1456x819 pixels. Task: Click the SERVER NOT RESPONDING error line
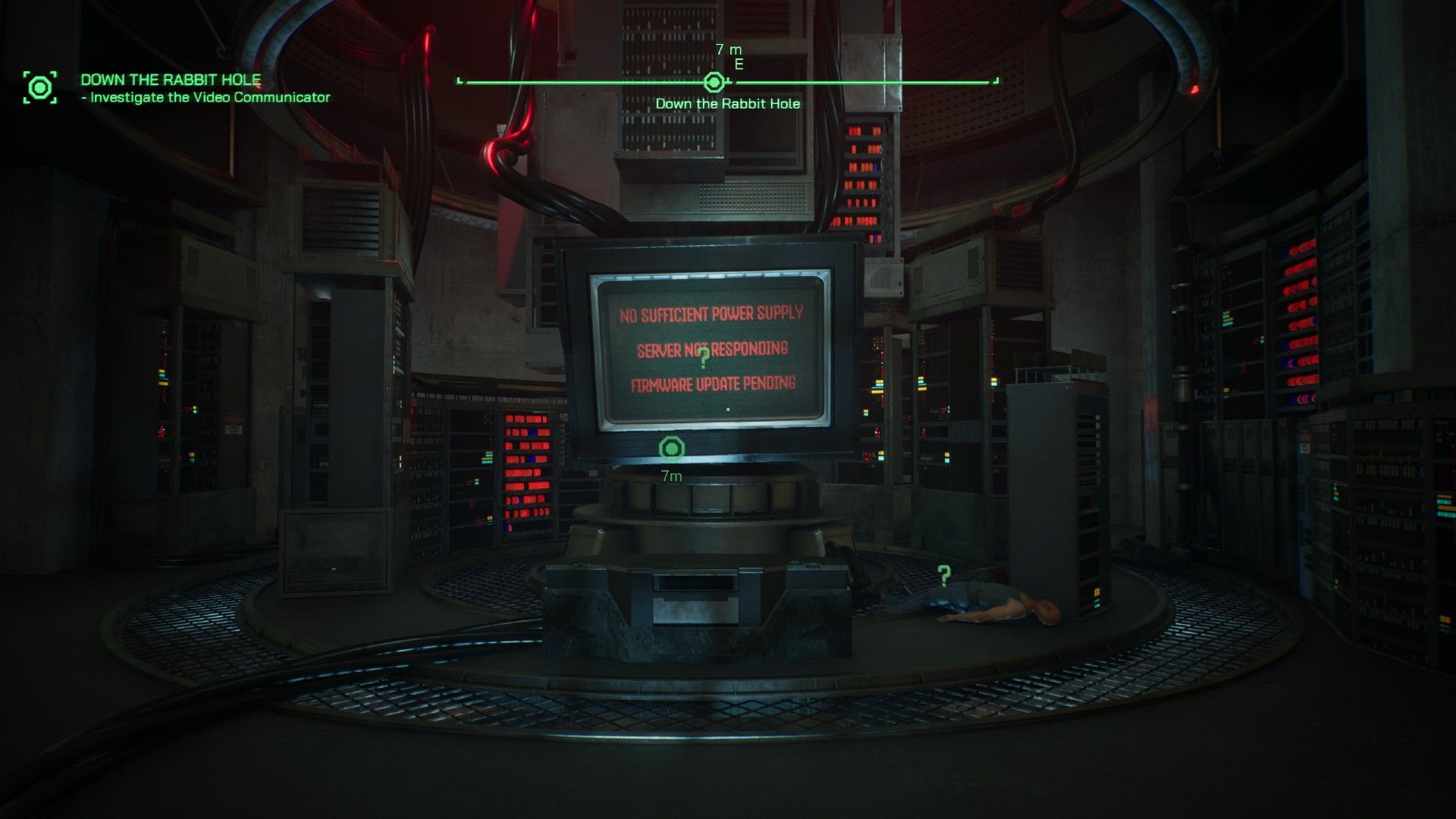[x=714, y=350]
